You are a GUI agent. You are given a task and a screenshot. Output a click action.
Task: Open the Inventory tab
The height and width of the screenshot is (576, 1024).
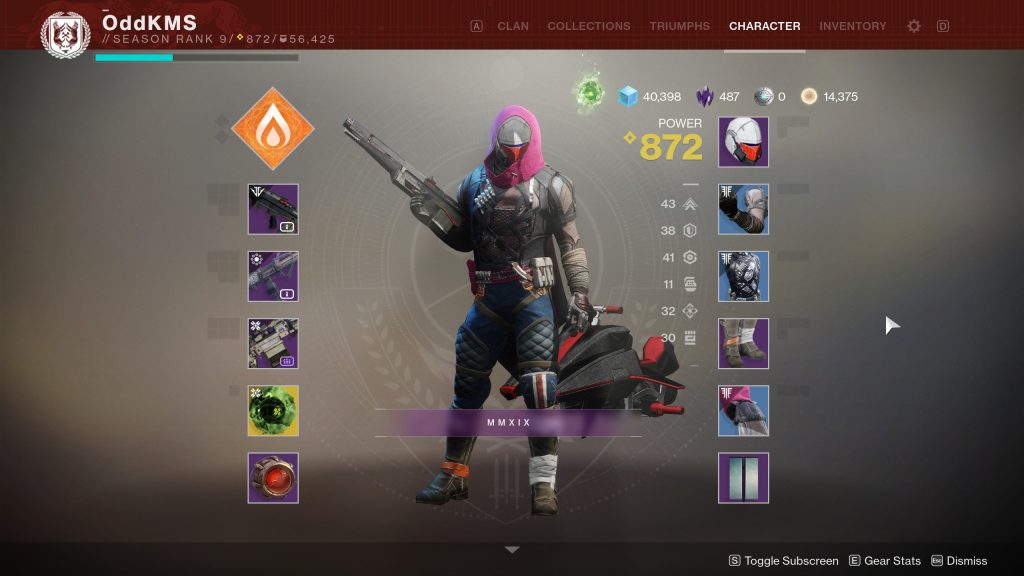[x=852, y=26]
